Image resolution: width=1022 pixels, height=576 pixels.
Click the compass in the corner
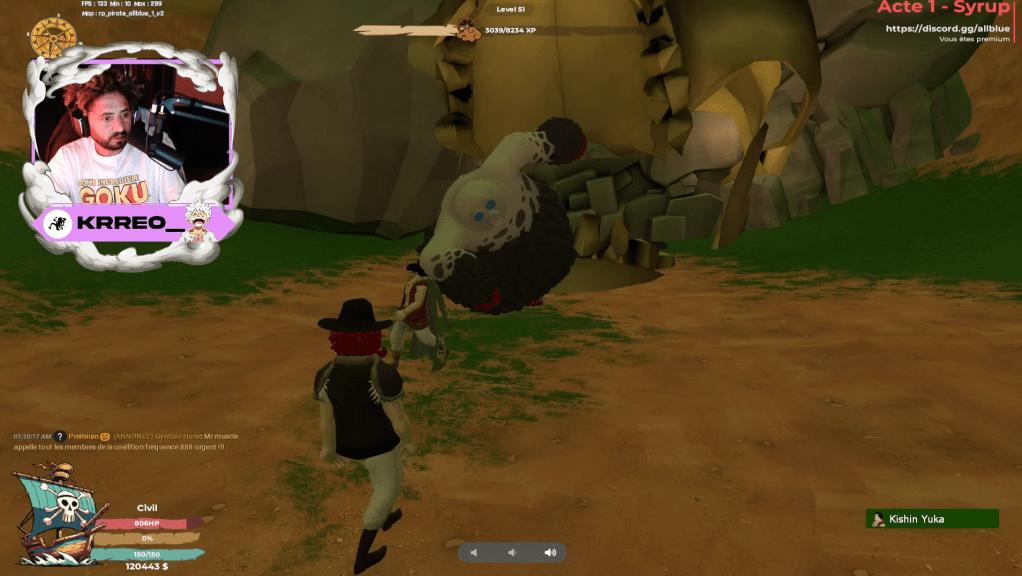pyautogui.click(x=53, y=38)
